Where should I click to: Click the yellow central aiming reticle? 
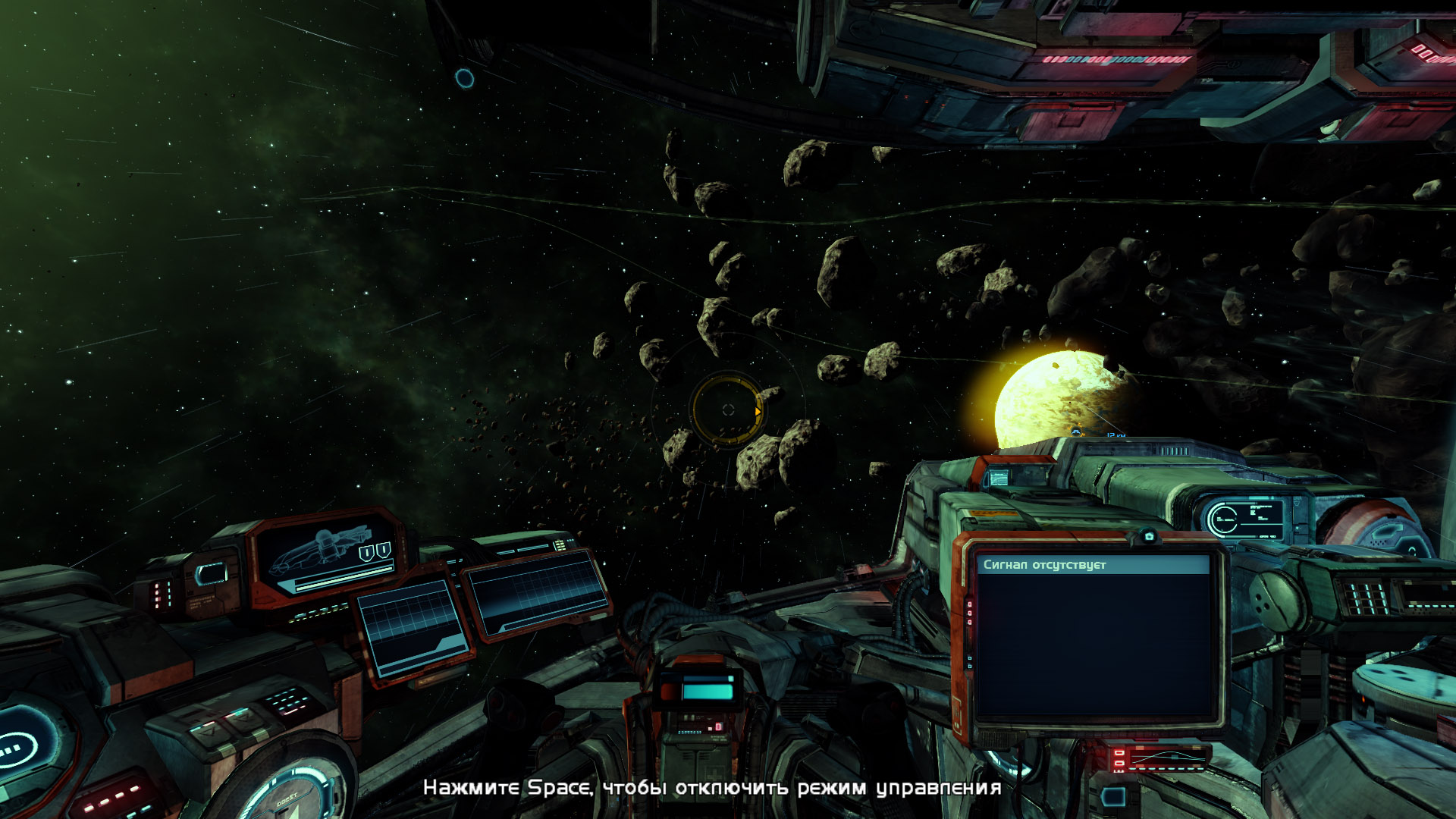[728, 409]
